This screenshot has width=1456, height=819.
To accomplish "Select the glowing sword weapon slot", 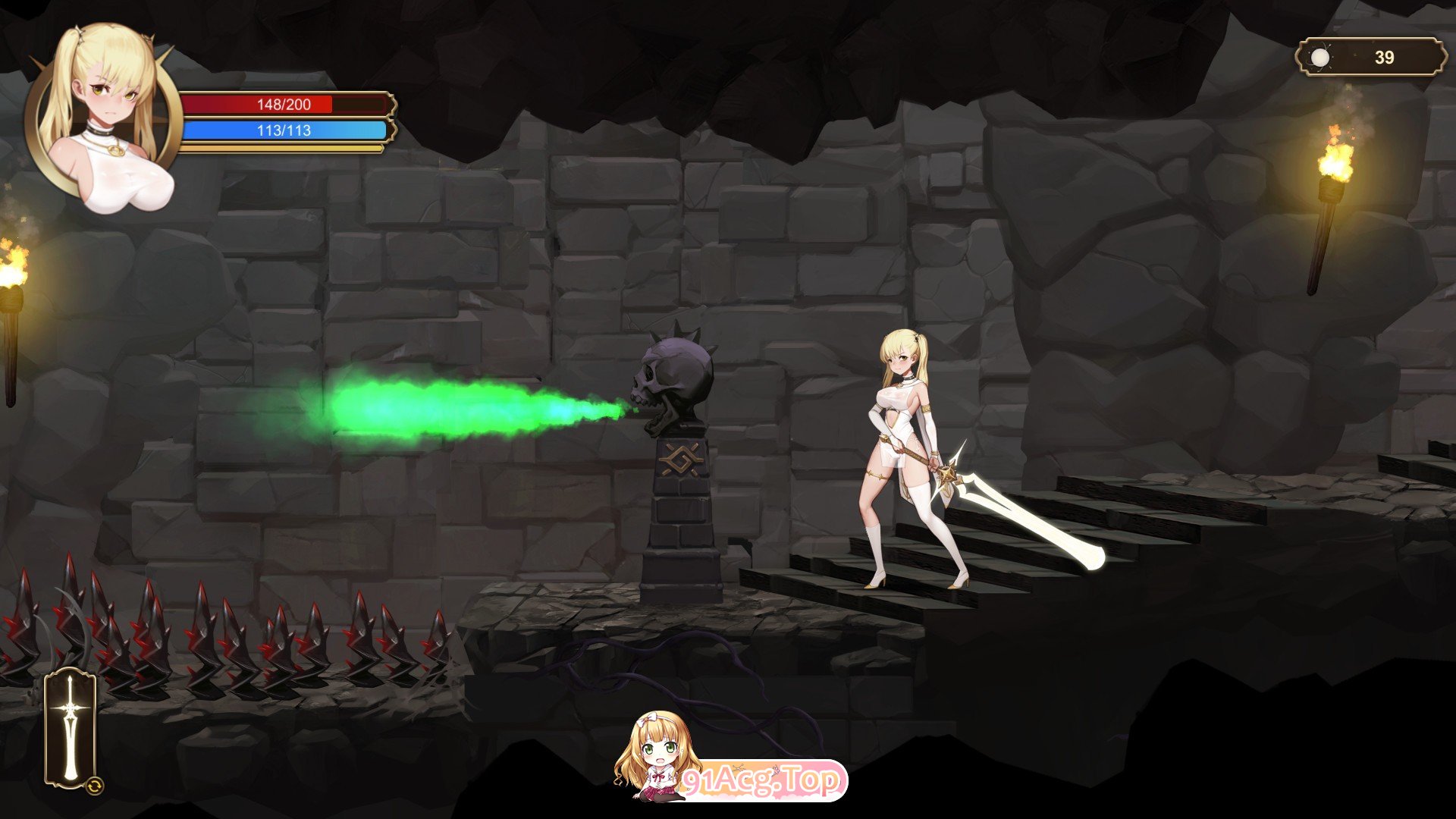I will (x=70, y=728).
